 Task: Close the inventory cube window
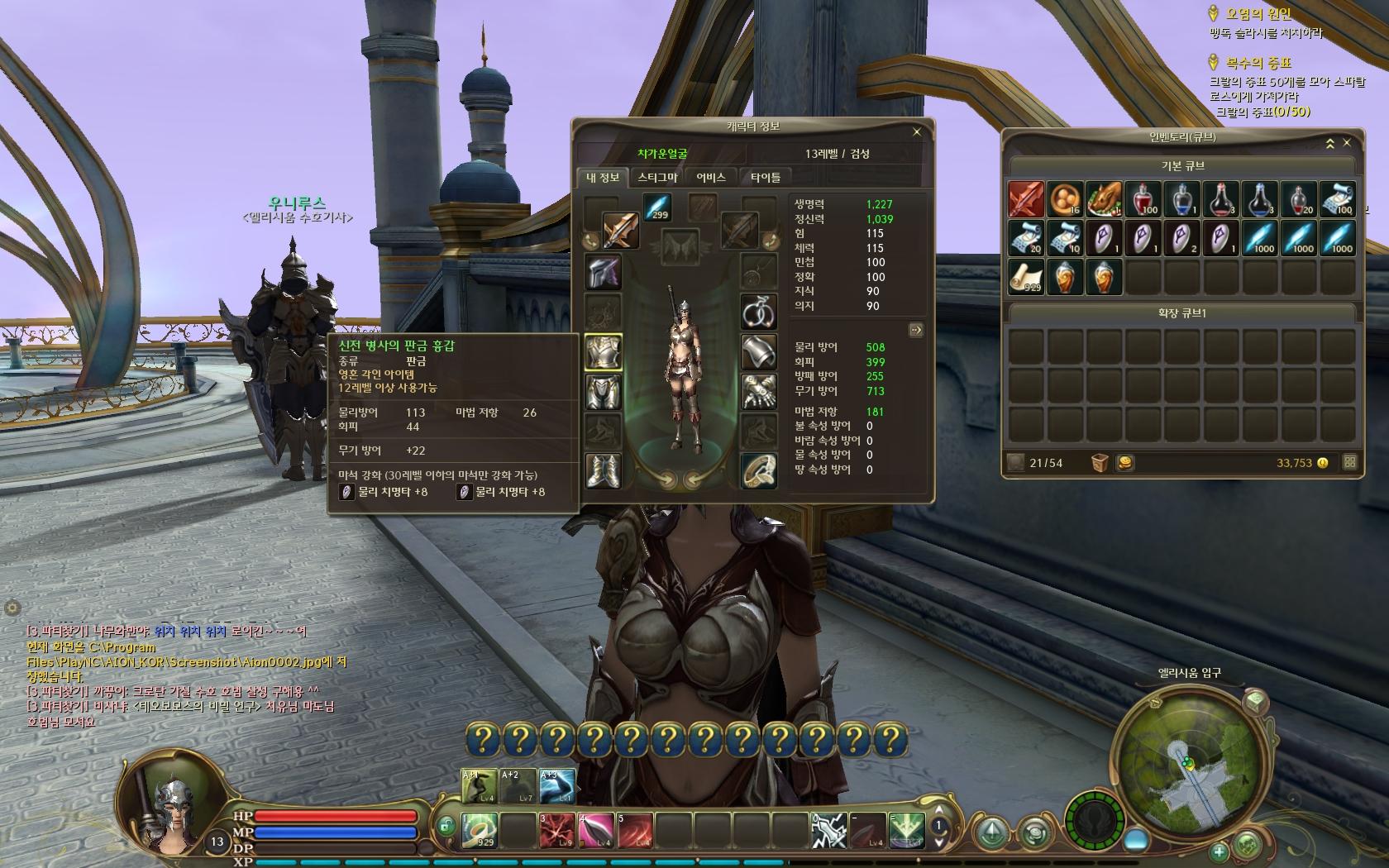(x=1347, y=143)
